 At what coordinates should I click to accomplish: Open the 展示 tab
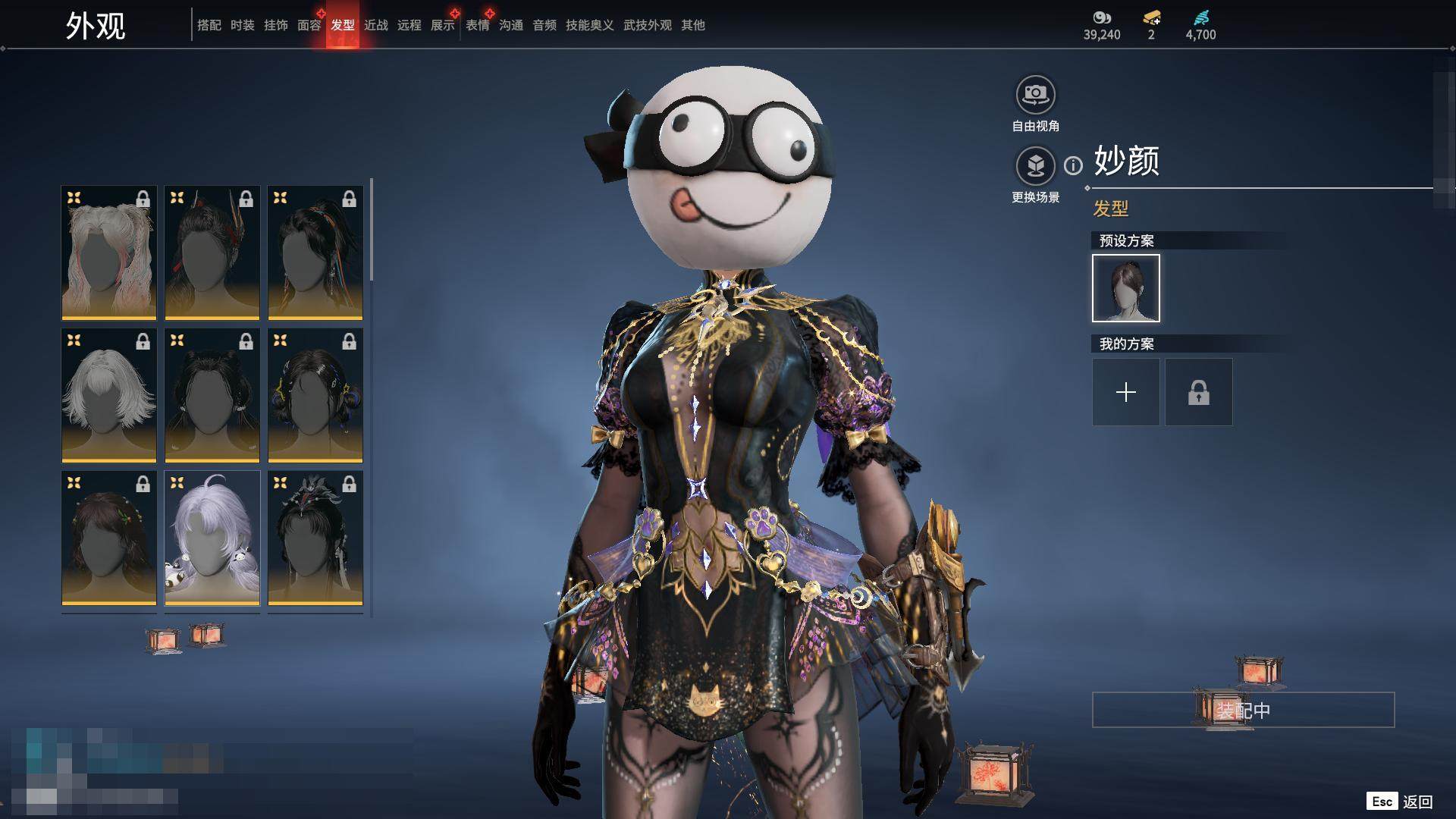[x=443, y=25]
